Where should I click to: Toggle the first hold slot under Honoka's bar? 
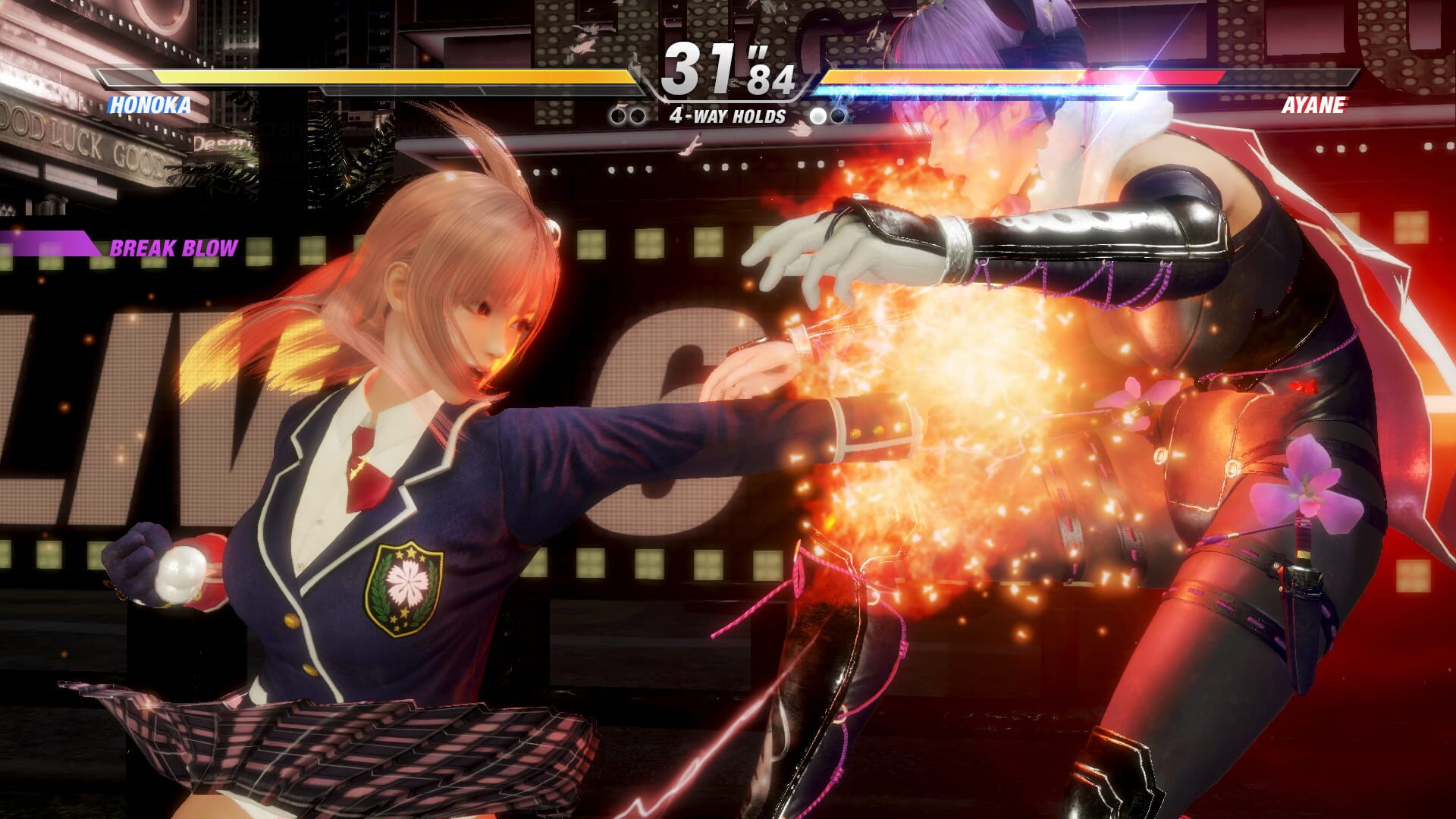tap(618, 115)
